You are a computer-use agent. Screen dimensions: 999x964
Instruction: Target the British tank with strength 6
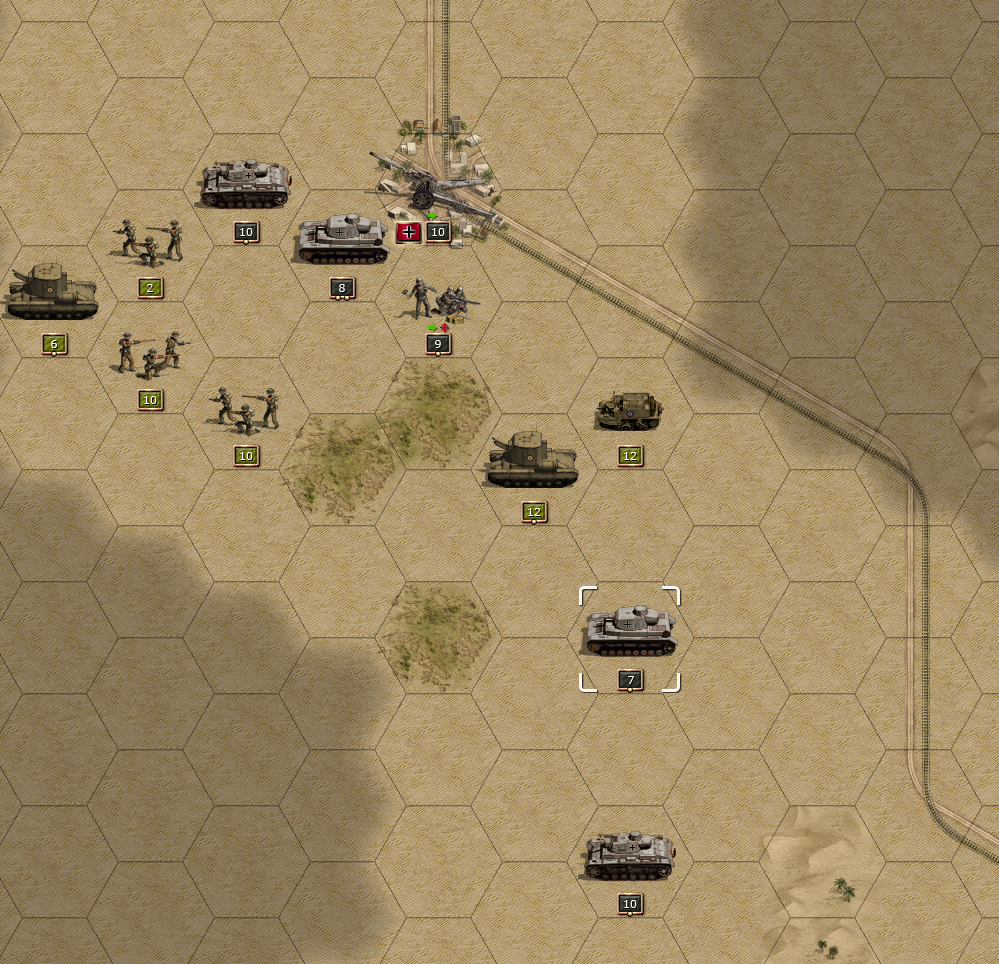pos(53,293)
